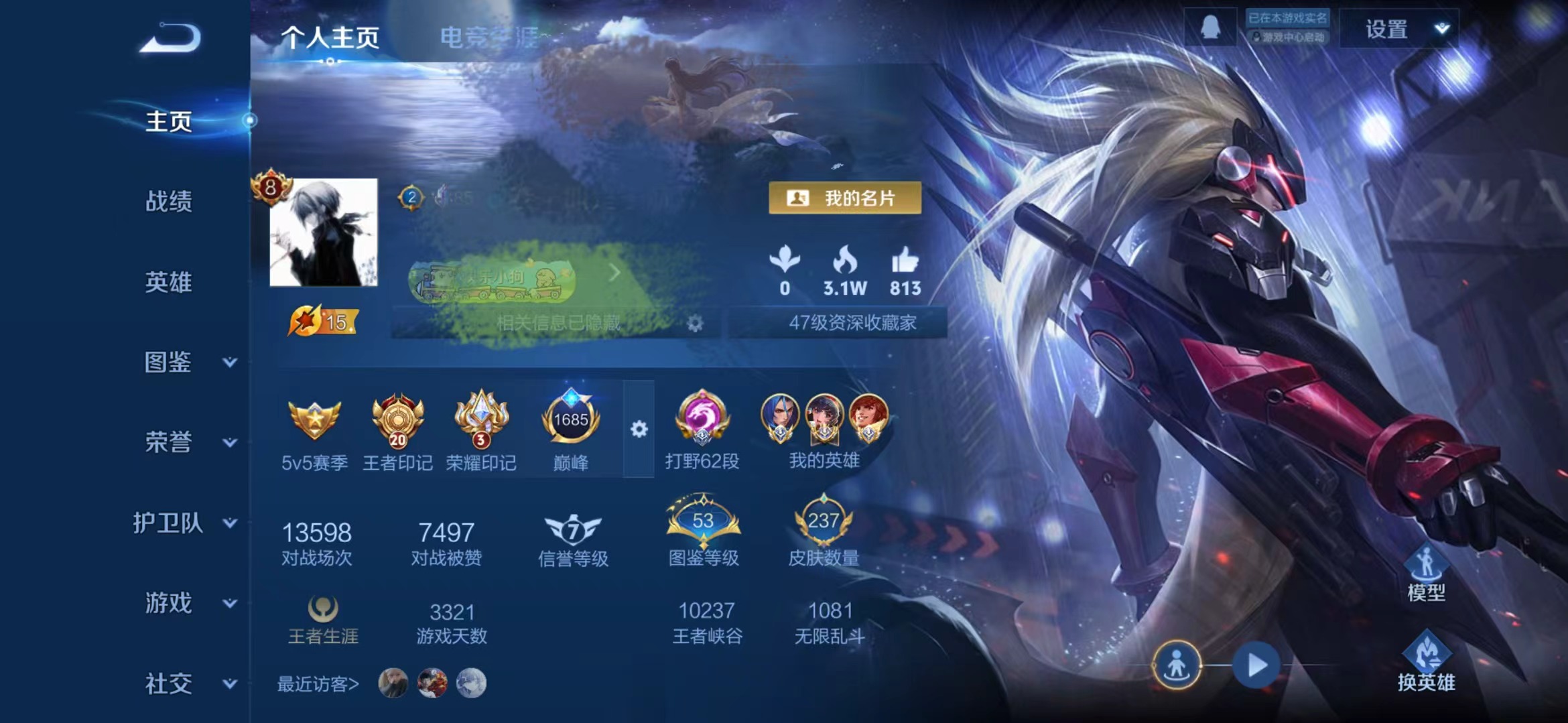Go back using the return arrow

click(x=170, y=38)
